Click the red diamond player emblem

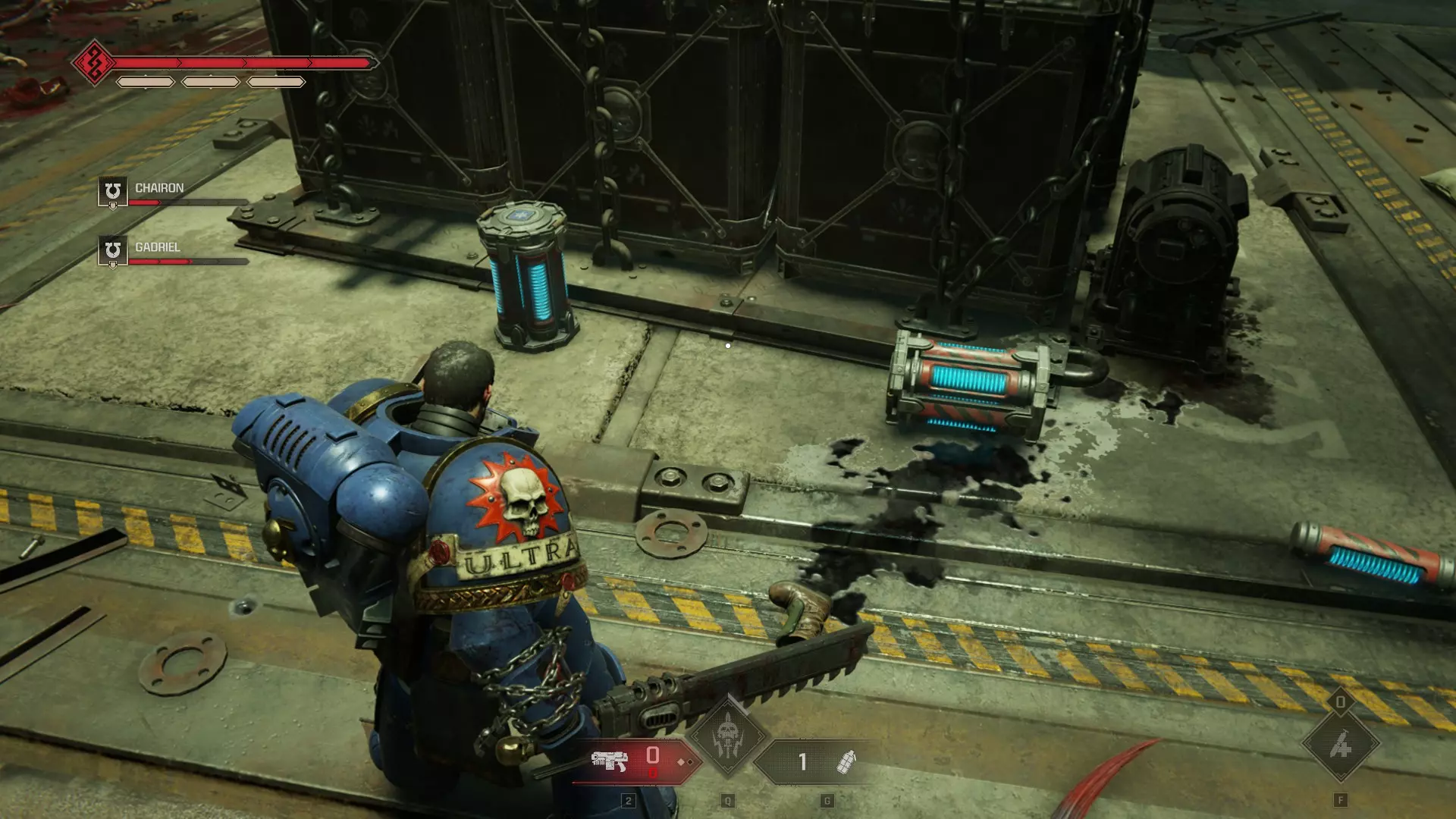[93, 63]
